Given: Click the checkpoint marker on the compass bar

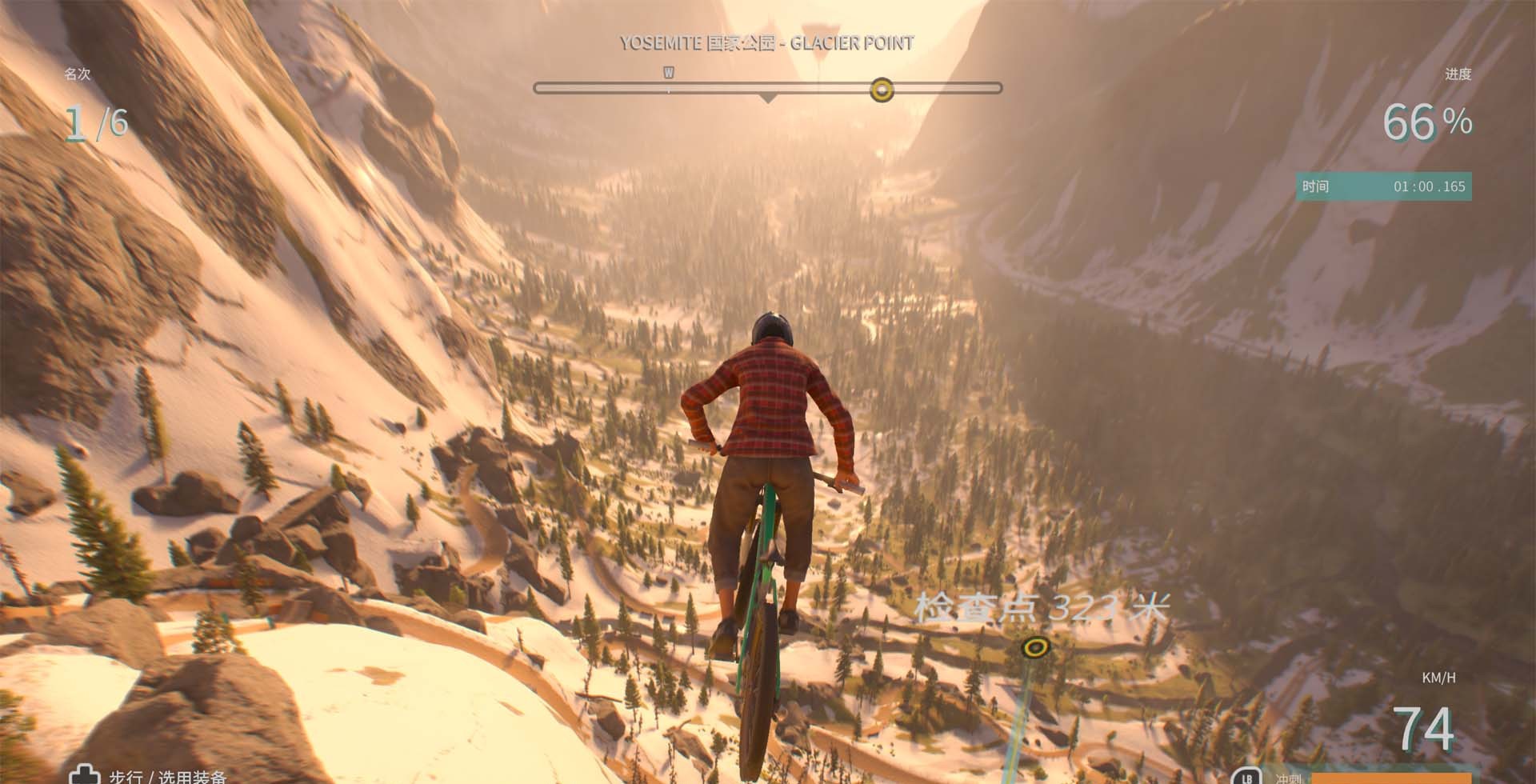Looking at the screenshot, I should pyautogui.click(x=882, y=90).
